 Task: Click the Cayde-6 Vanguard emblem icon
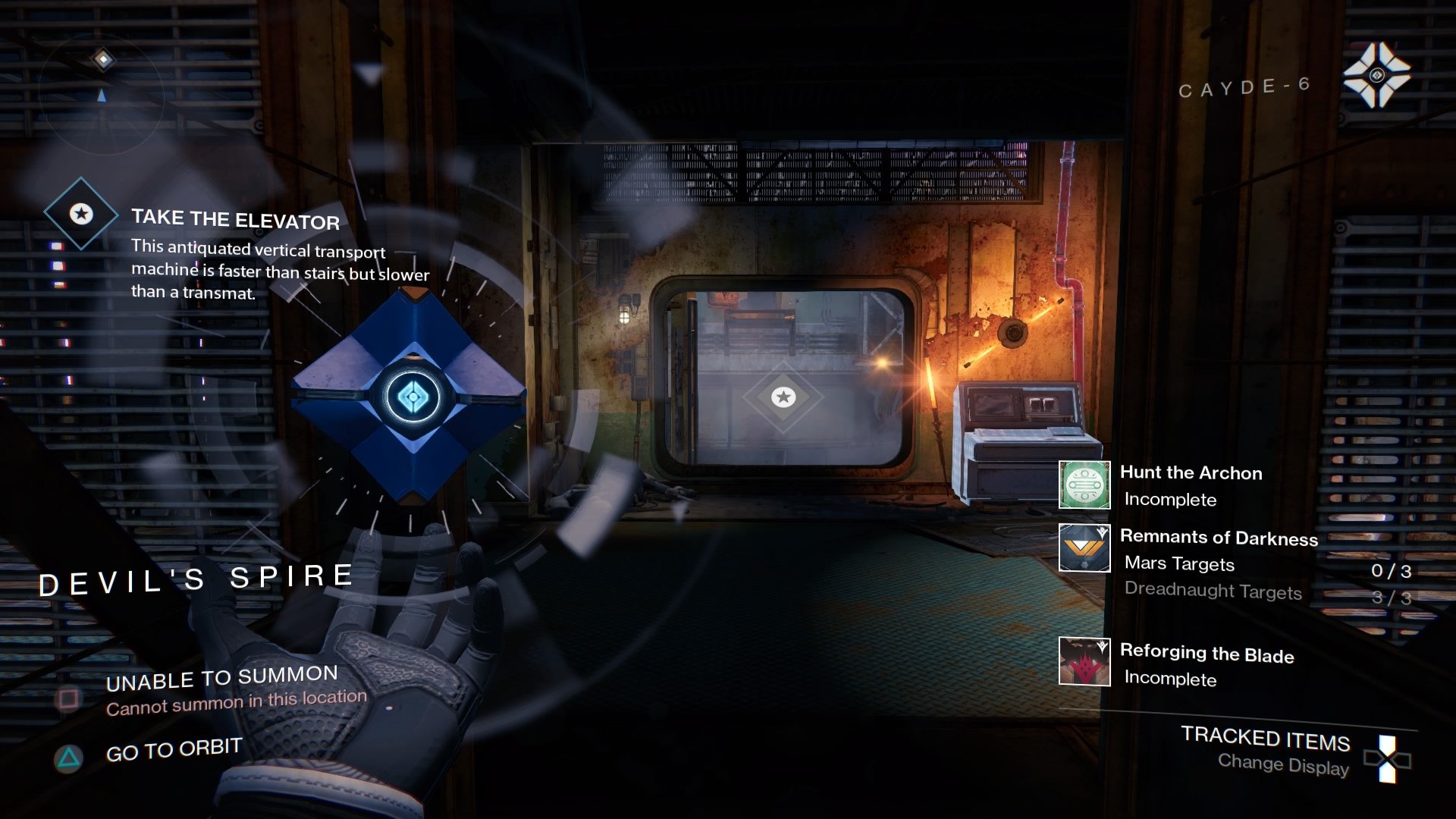click(x=1376, y=75)
